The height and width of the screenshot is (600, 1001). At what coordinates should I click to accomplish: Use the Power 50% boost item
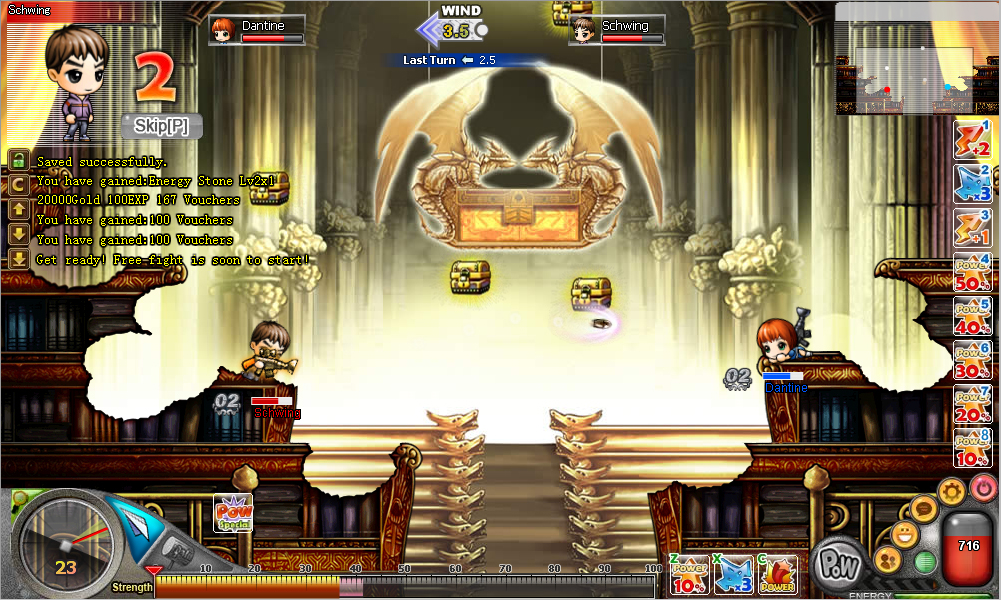coord(972,273)
